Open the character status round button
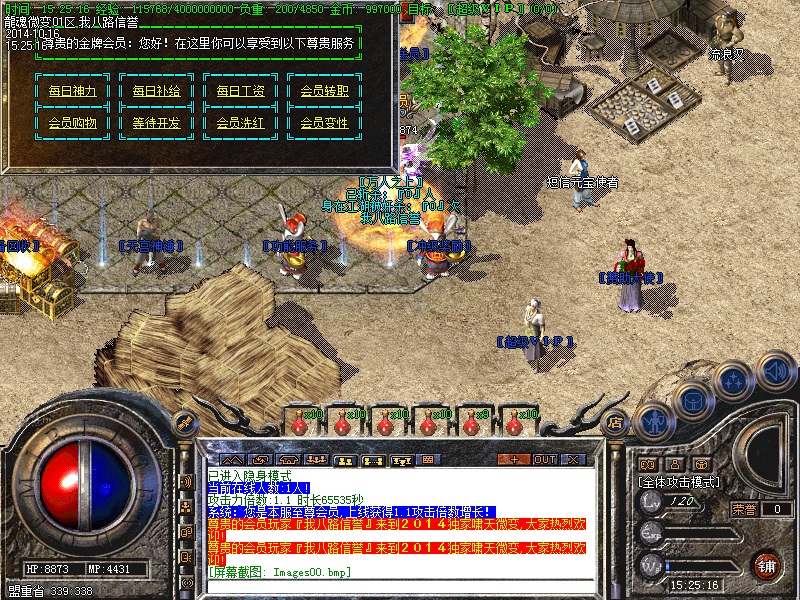 (653, 420)
